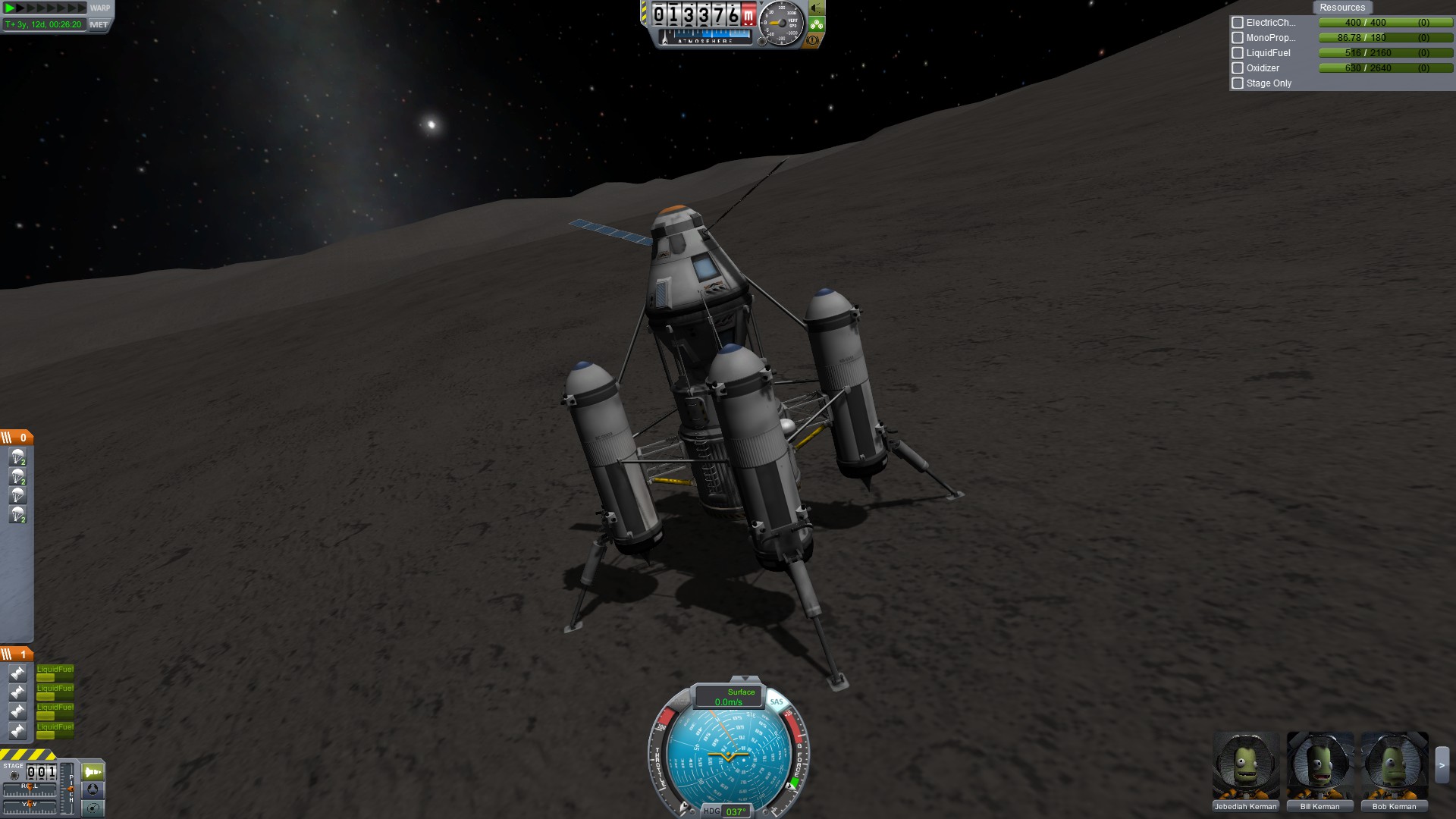The width and height of the screenshot is (1456, 819).
Task: Tick the MonoProp resource checkbox
Action: point(1238,38)
